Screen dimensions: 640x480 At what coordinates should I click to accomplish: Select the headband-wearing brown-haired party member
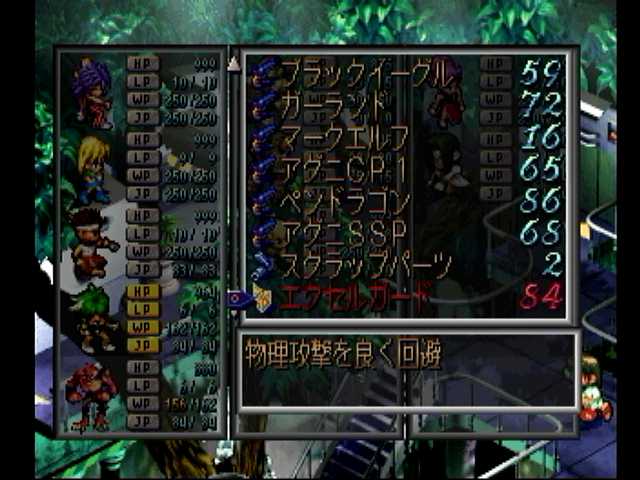click(92, 243)
